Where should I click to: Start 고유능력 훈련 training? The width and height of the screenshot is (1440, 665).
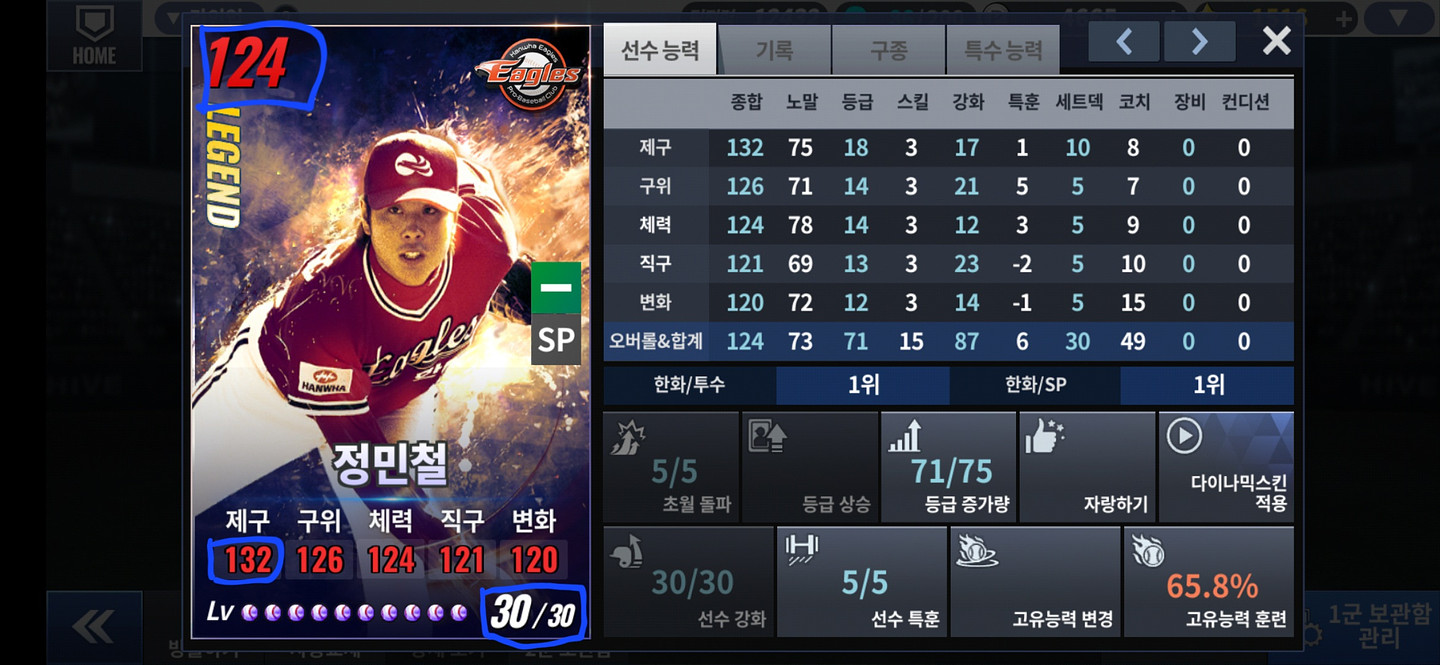click(x=1209, y=582)
